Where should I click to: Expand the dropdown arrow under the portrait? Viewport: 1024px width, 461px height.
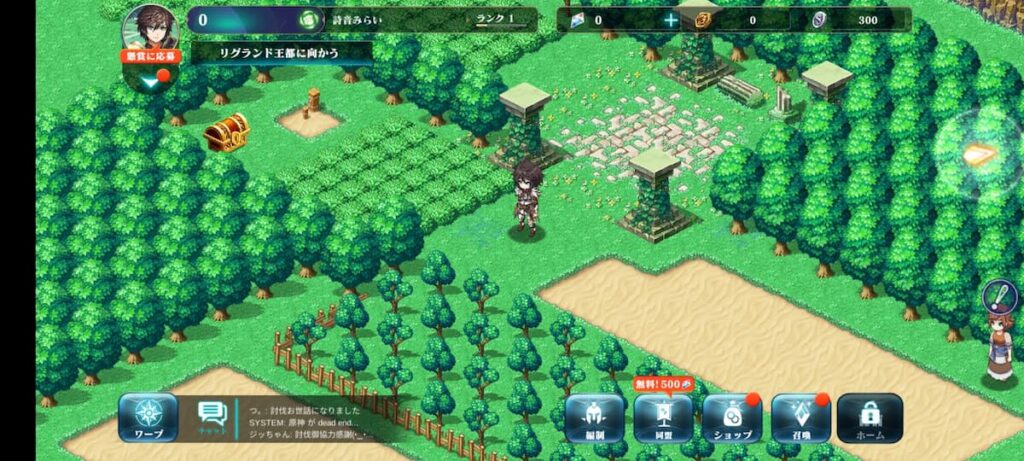coord(150,80)
